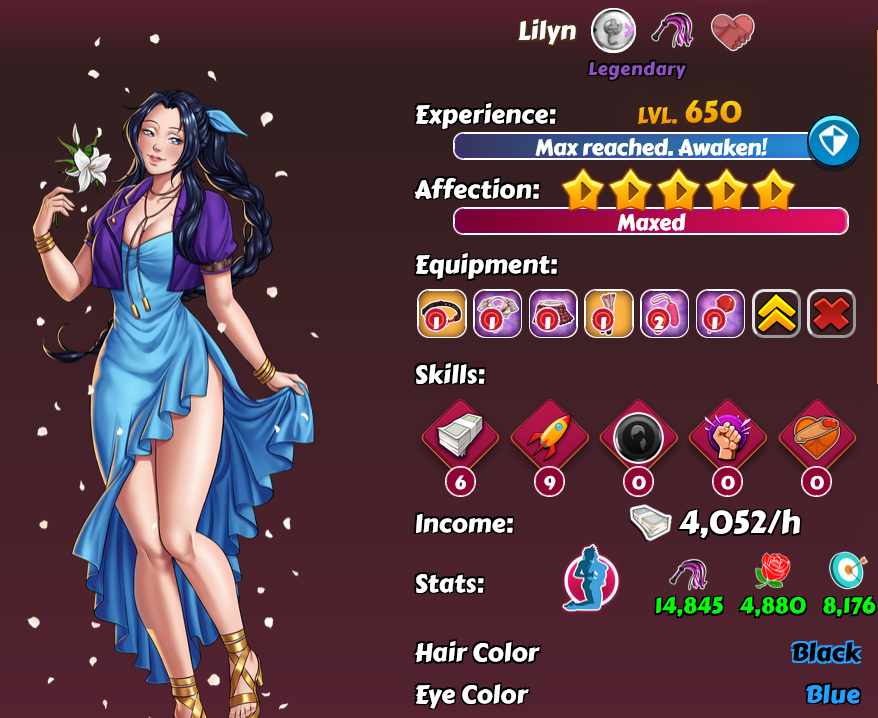Image resolution: width=878 pixels, height=718 pixels.
Task: Open the Maxed affection bar
Action: 650,221
